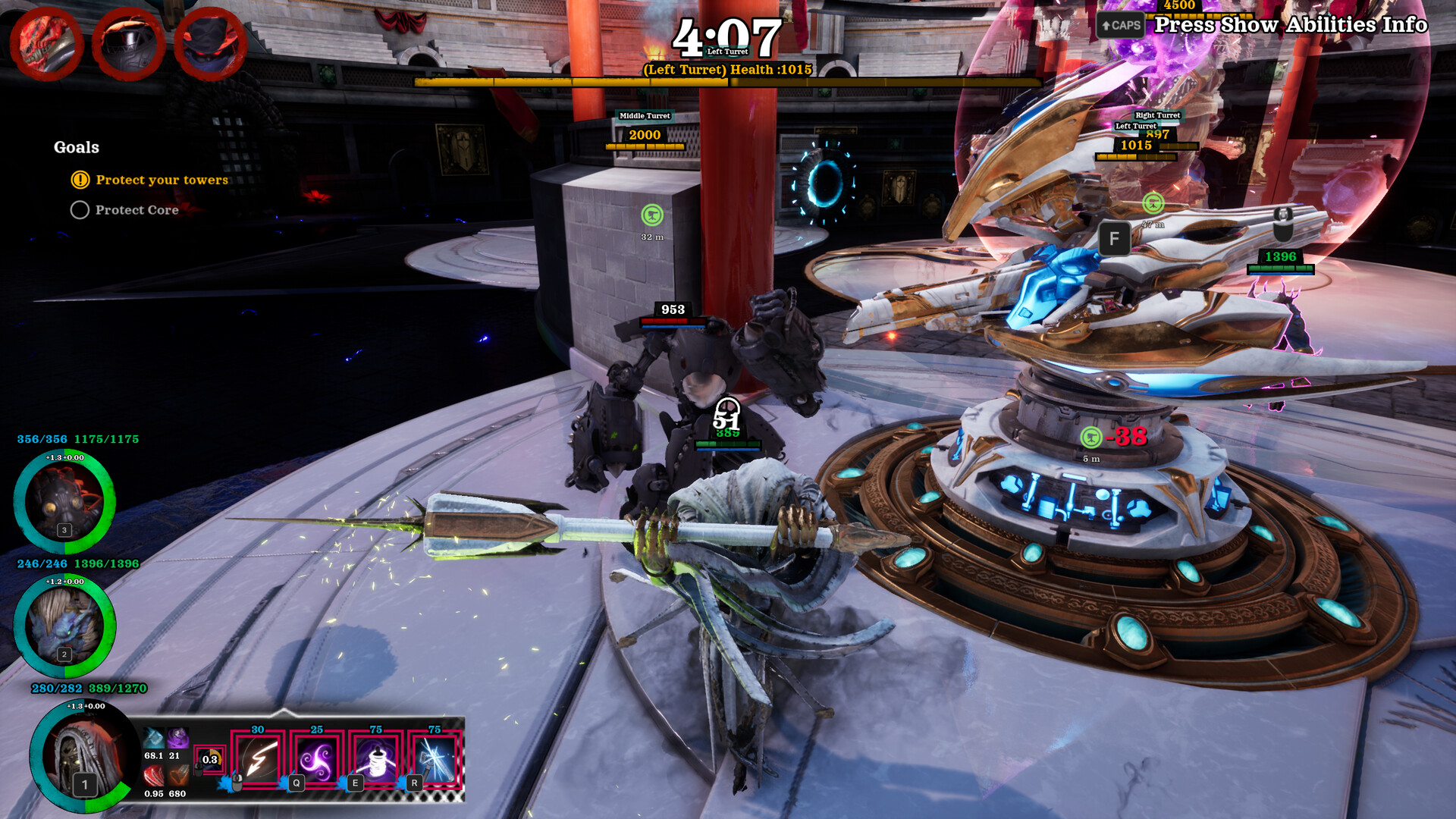1456x819 pixels.
Task: Click the orange armor stat icon
Action: 177,776
